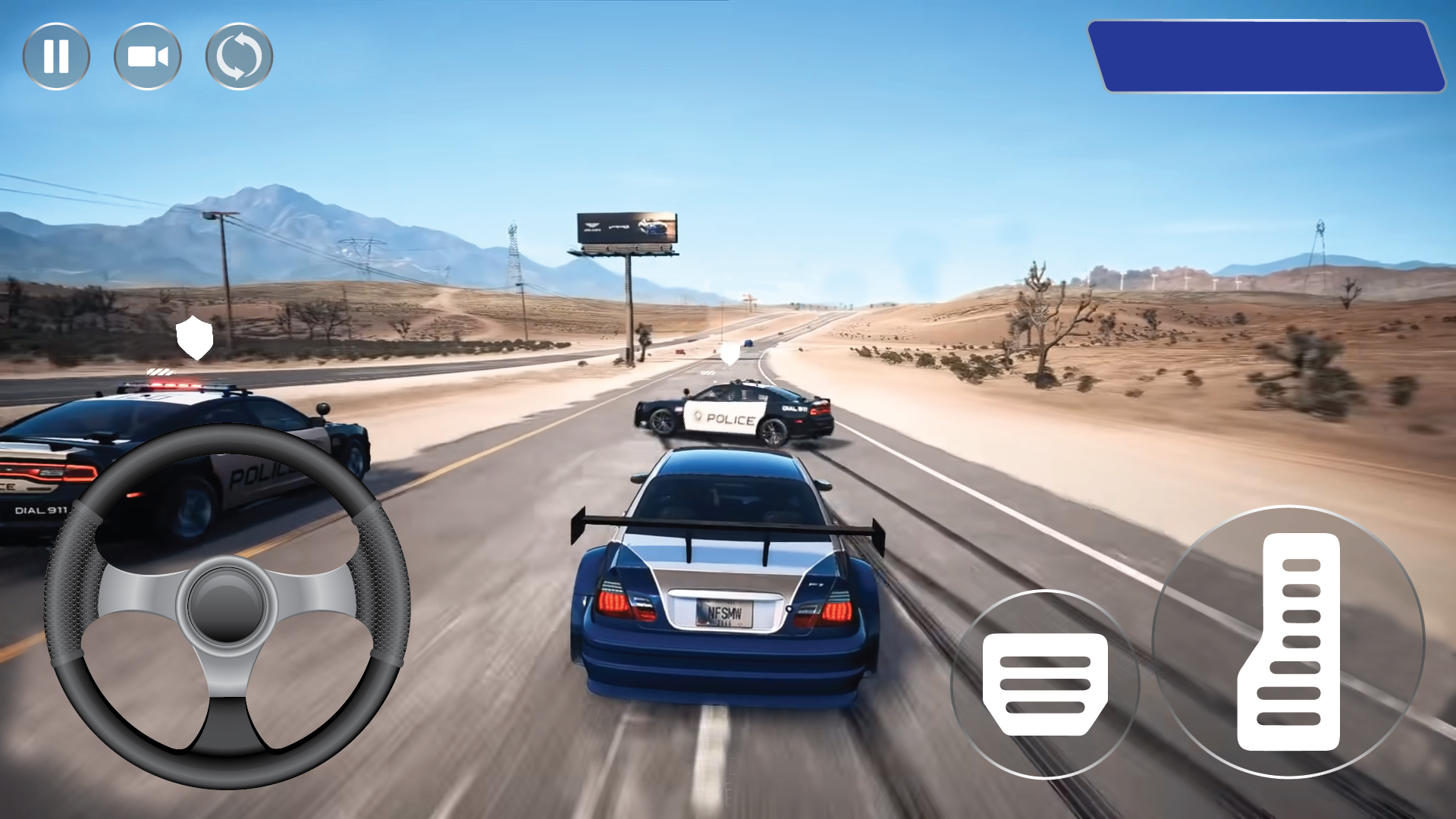Pause the game
Screen dimensions: 1456x819
click(57, 55)
